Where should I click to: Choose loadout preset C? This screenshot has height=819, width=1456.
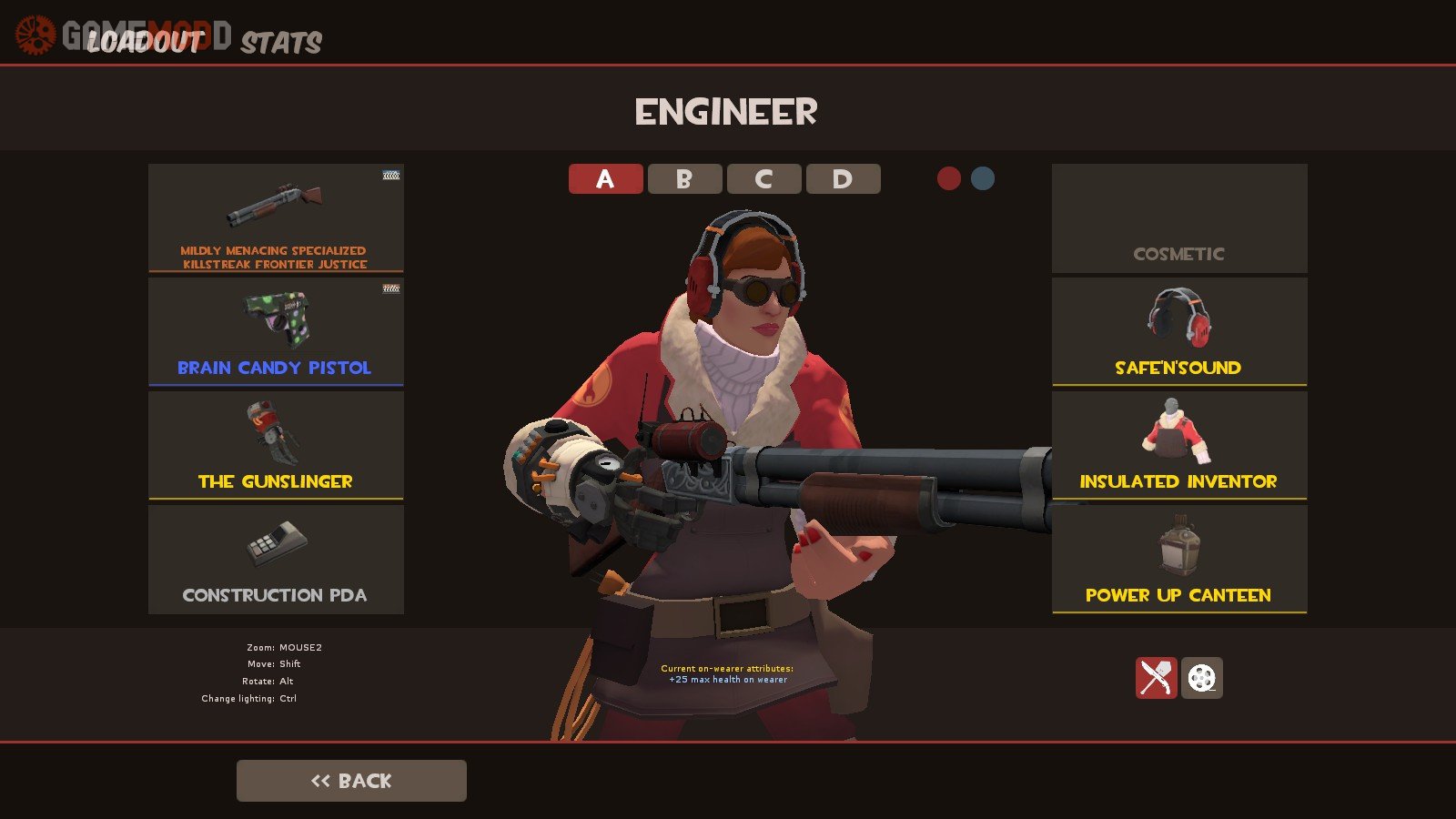pos(763,179)
